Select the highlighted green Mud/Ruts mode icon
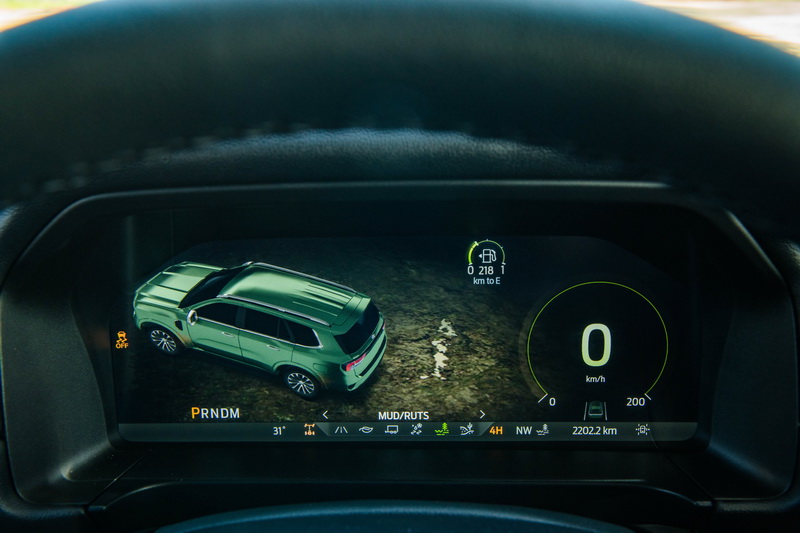This screenshot has height=533, width=800. 441,430
